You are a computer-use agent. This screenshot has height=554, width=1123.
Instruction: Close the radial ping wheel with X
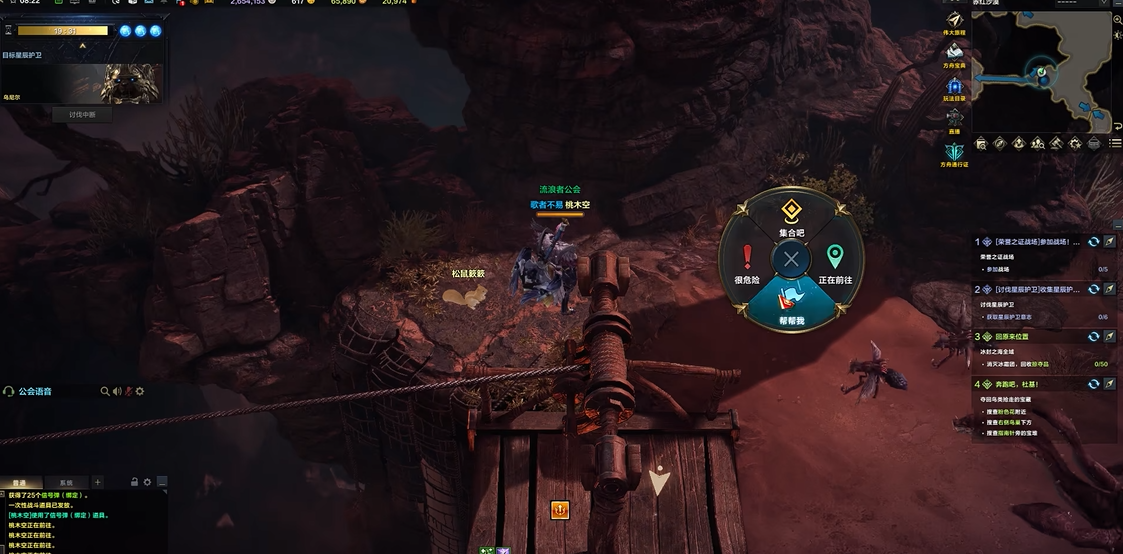click(791, 260)
